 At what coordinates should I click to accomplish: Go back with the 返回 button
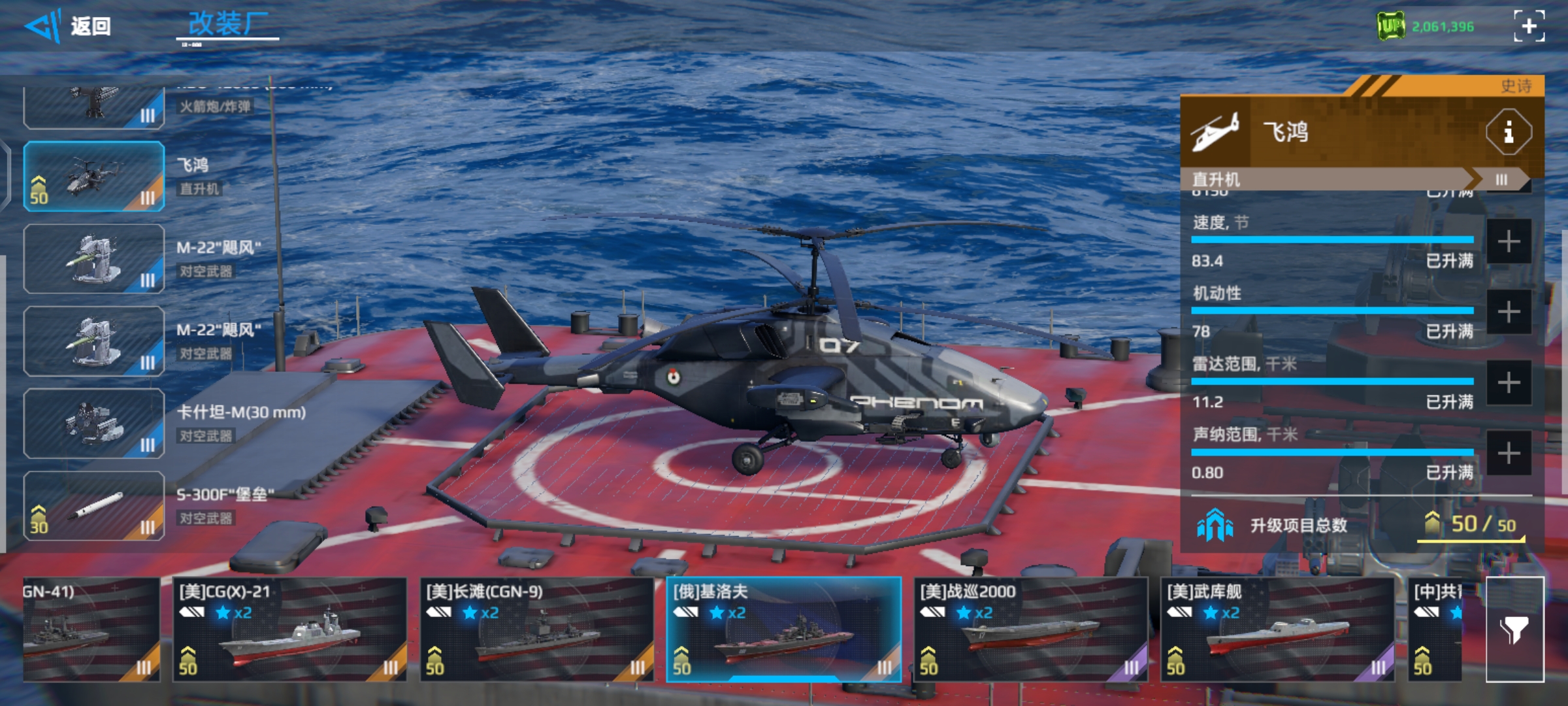pos(68,27)
